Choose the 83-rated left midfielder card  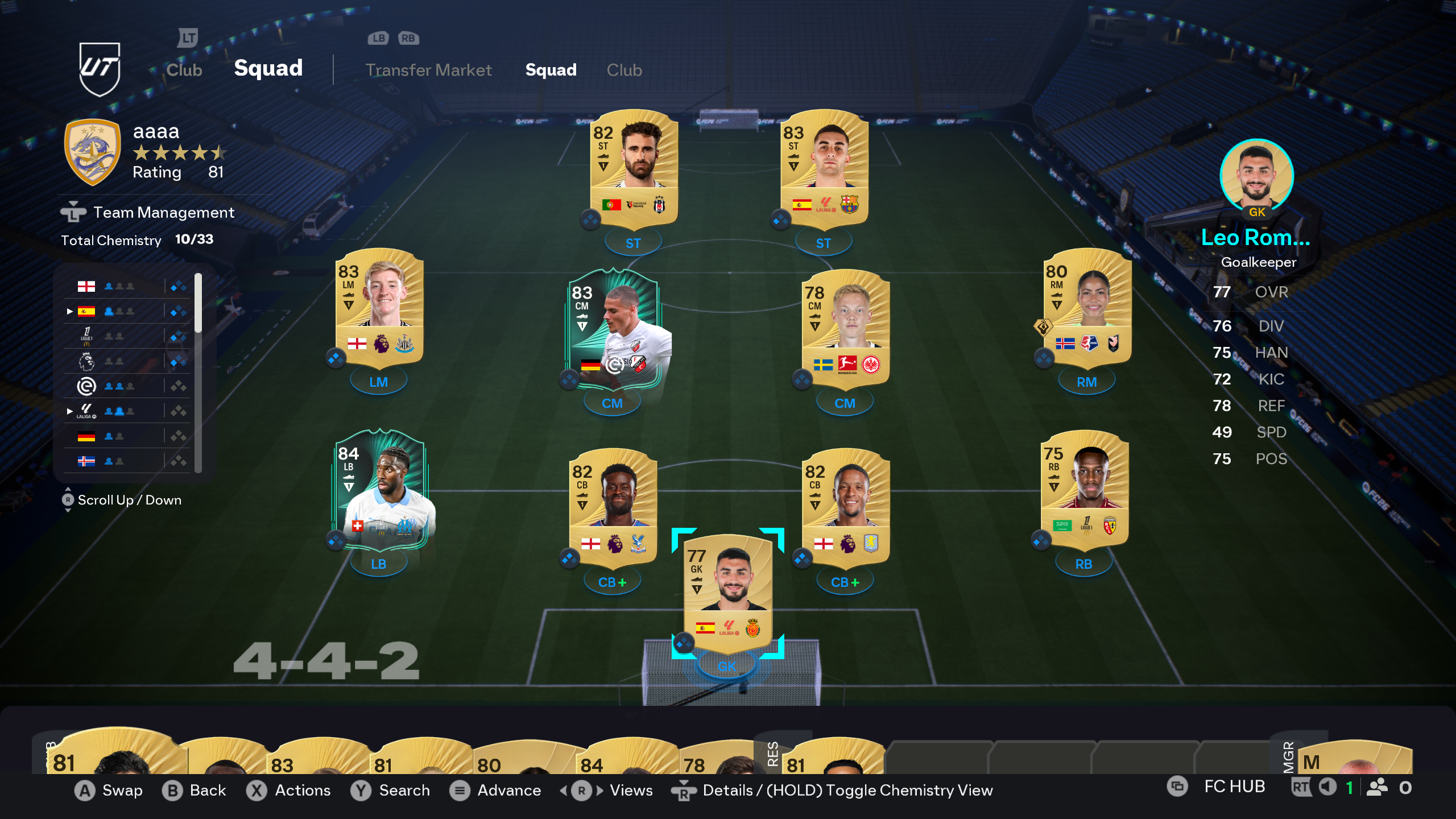tap(379, 307)
